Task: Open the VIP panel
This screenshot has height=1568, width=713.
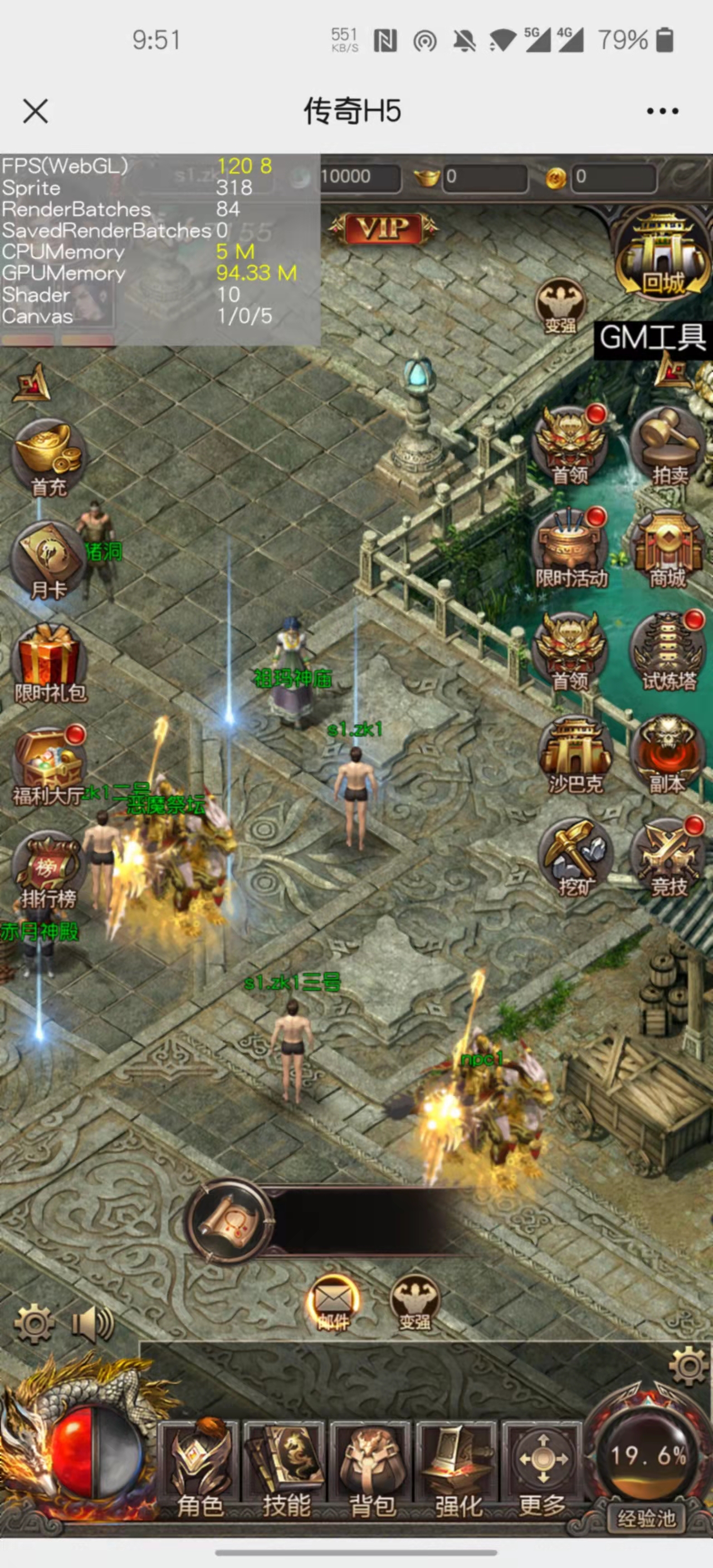Action: coord(383,229)
